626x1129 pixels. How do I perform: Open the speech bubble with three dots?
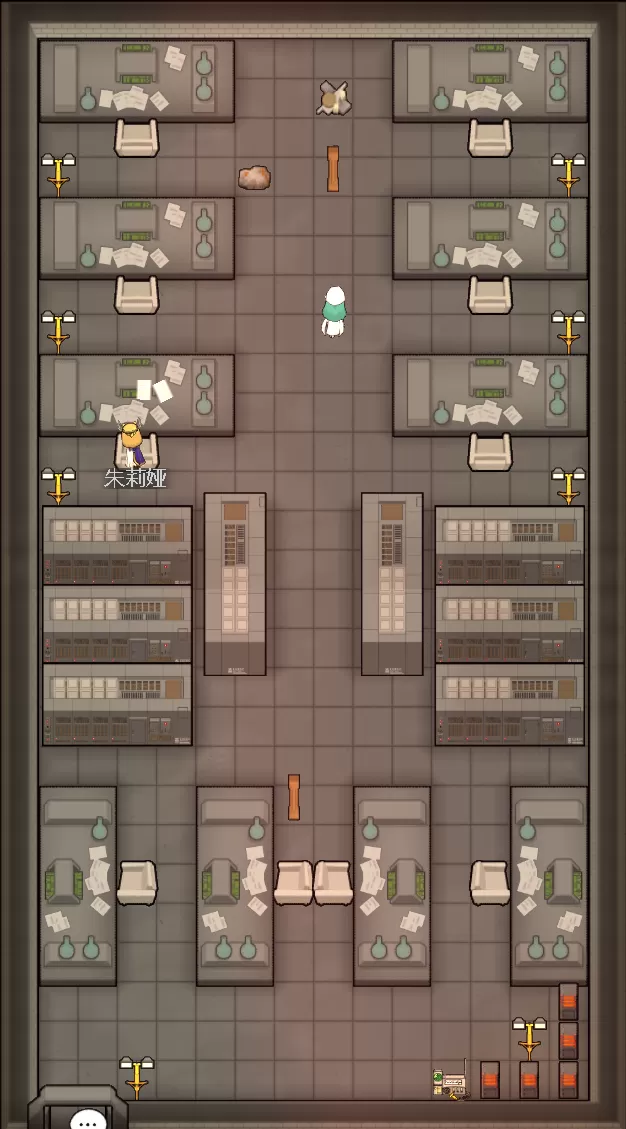pos(89,1119)
